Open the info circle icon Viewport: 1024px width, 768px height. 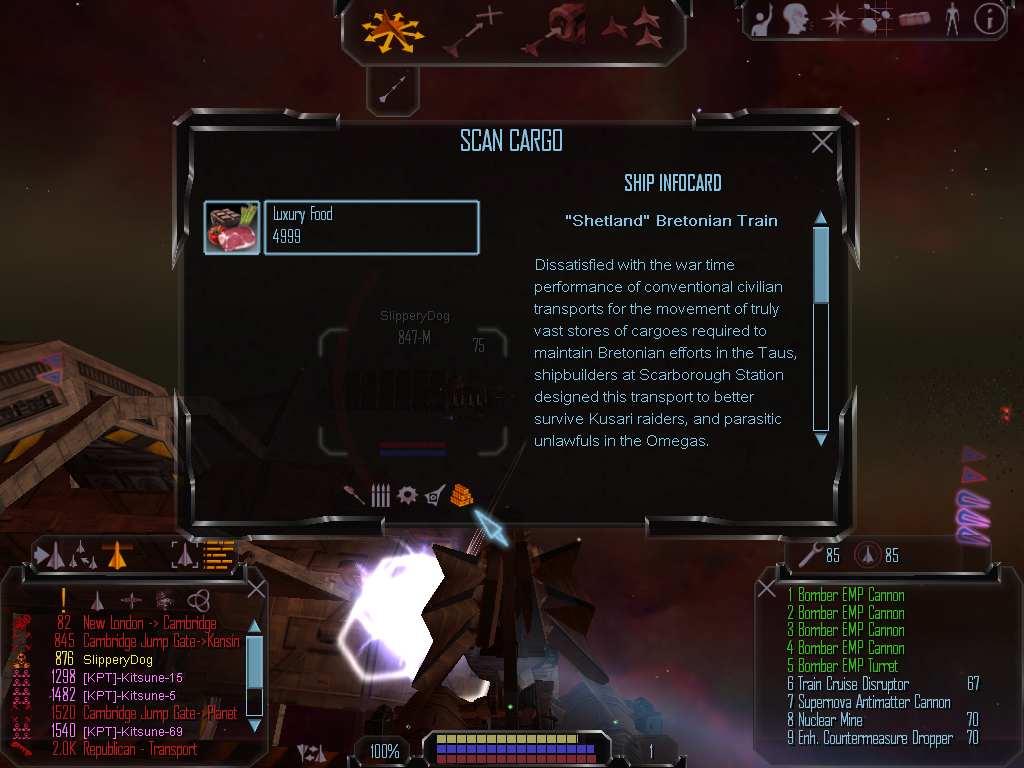989,19
